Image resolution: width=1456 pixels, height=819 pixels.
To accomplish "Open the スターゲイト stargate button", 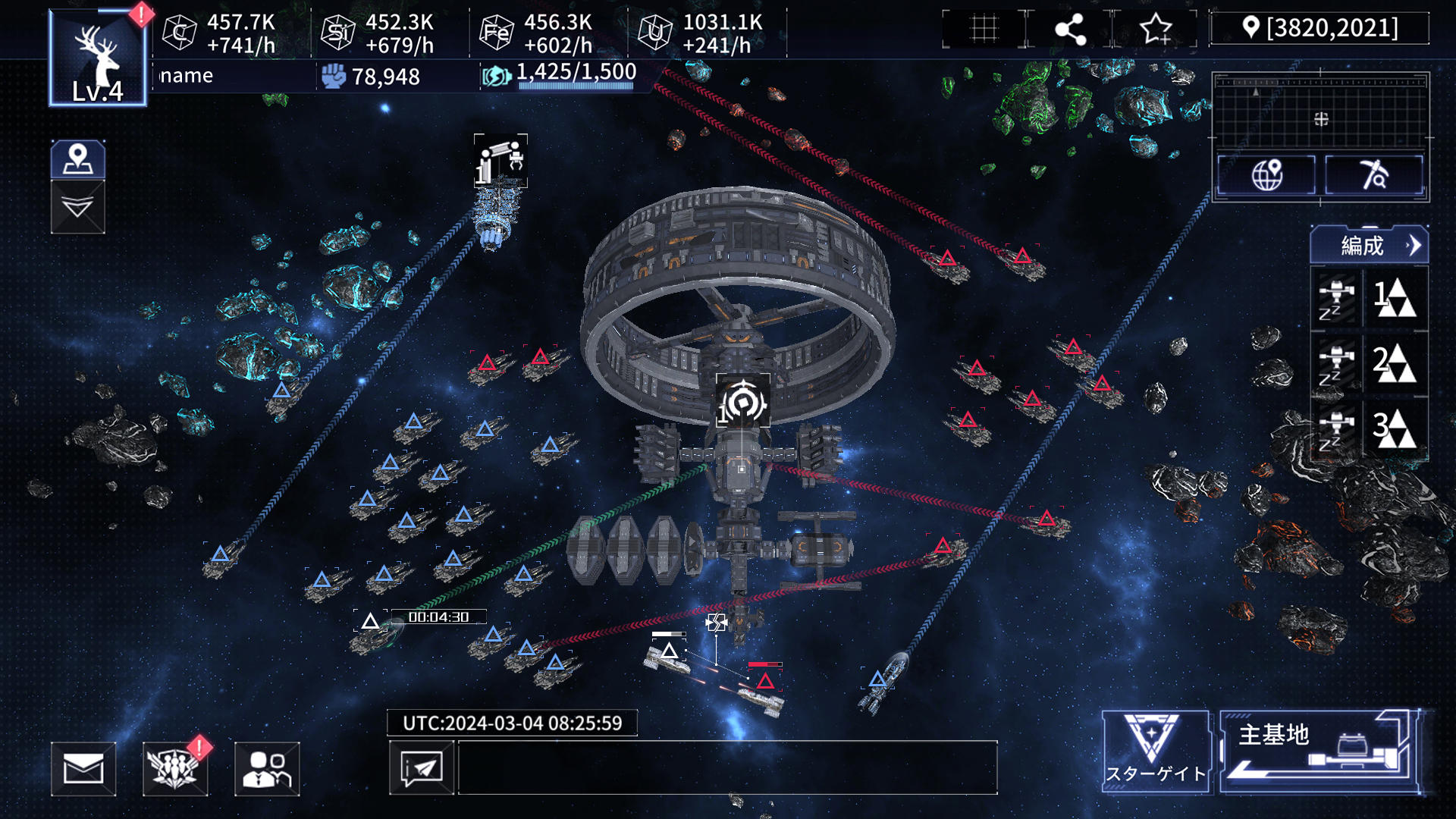I will 1155,752.
